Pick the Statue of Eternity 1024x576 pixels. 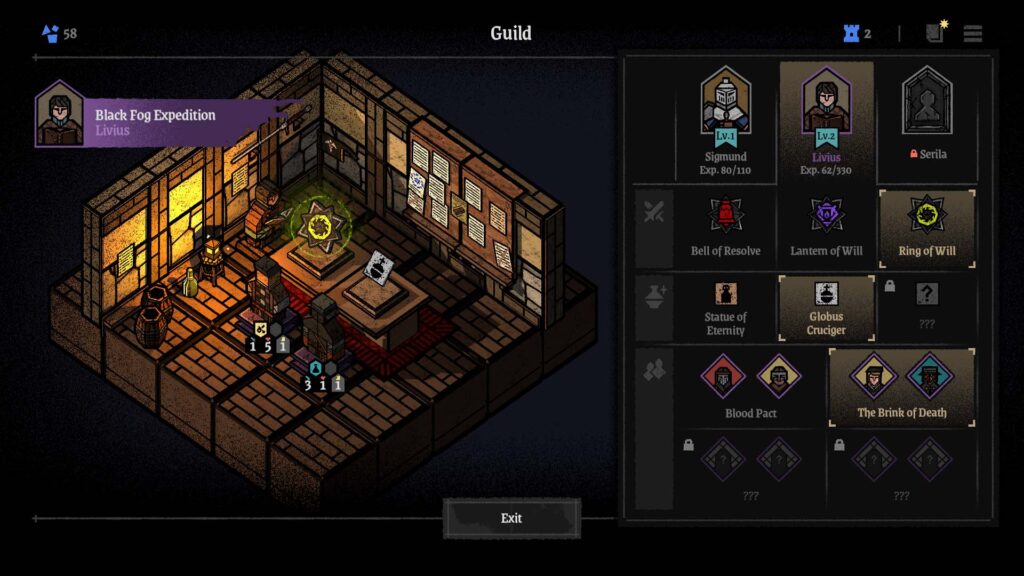725,308
